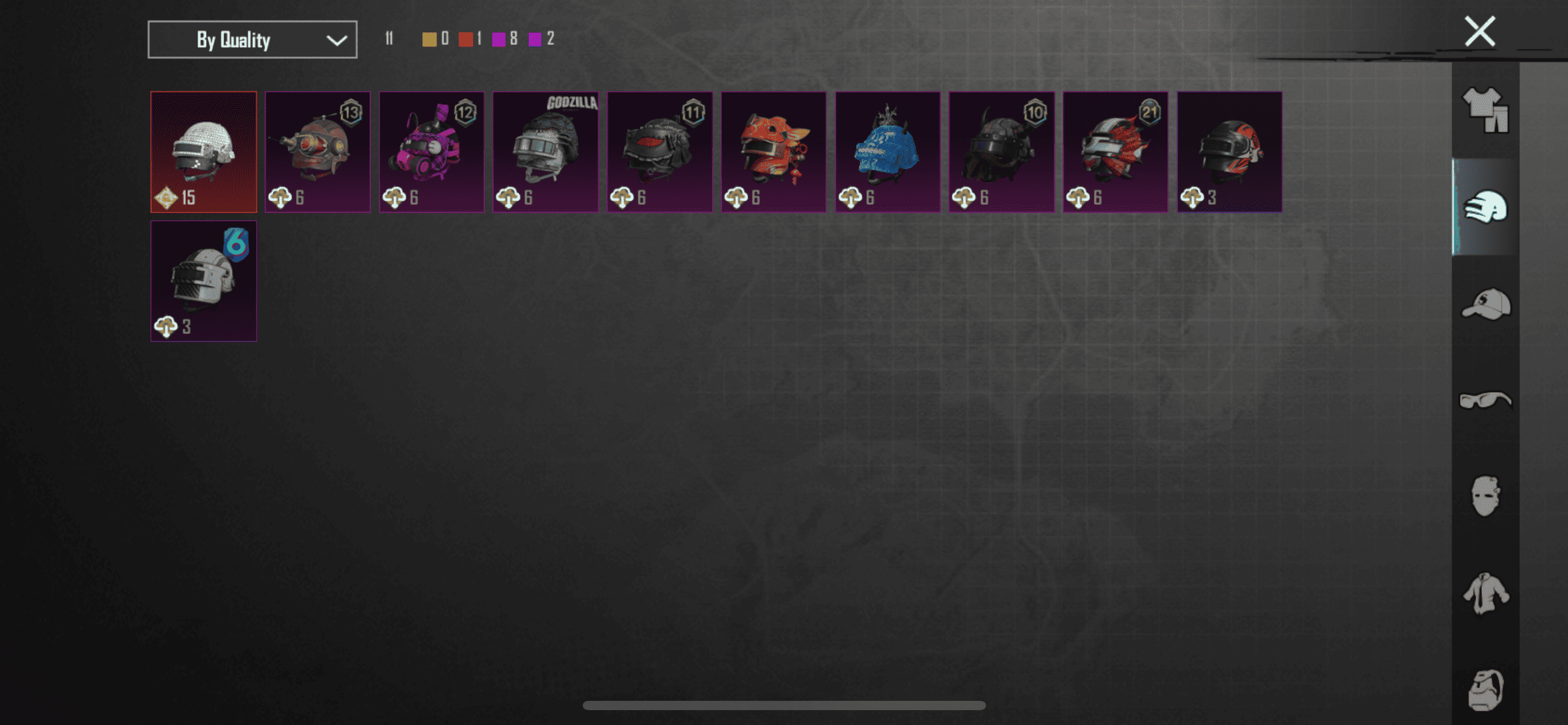The height and width of the screenshot is (725, 1568).
Task: Close the inventory screen with the X
Action: (x=1479, y=32)
